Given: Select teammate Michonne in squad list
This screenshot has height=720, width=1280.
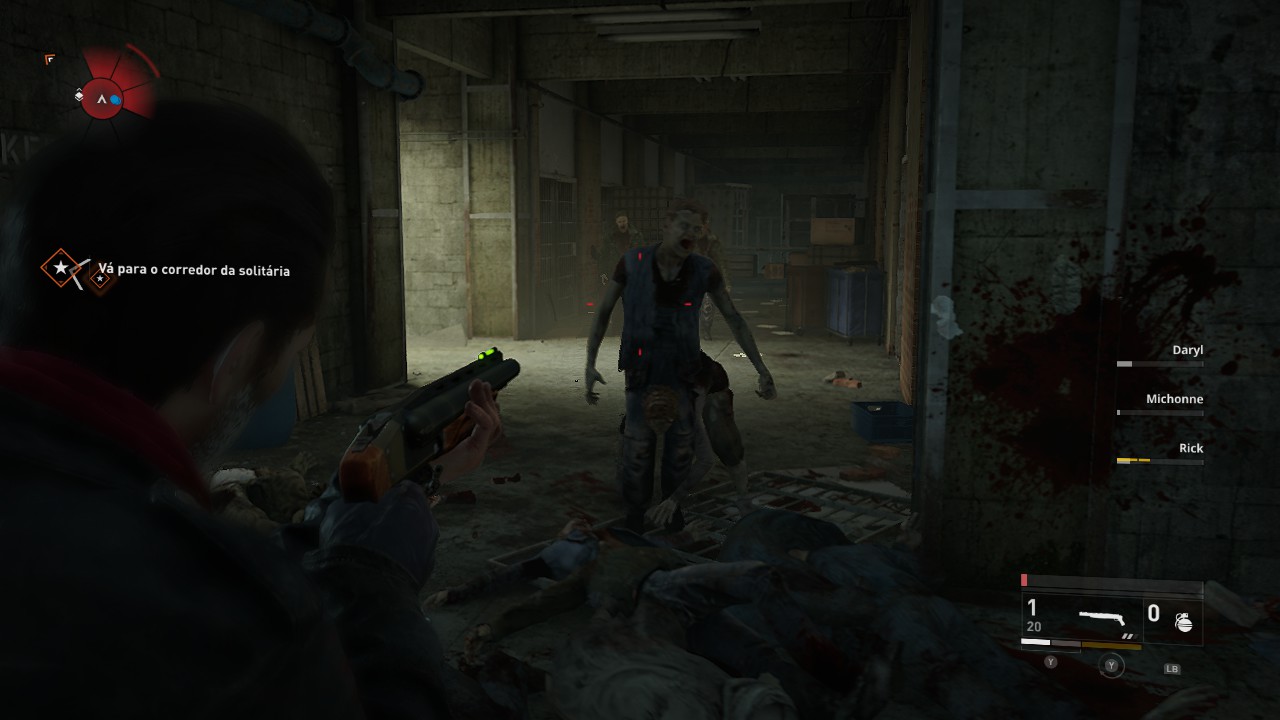Looking at the screenshot, I should (1174, 400).
